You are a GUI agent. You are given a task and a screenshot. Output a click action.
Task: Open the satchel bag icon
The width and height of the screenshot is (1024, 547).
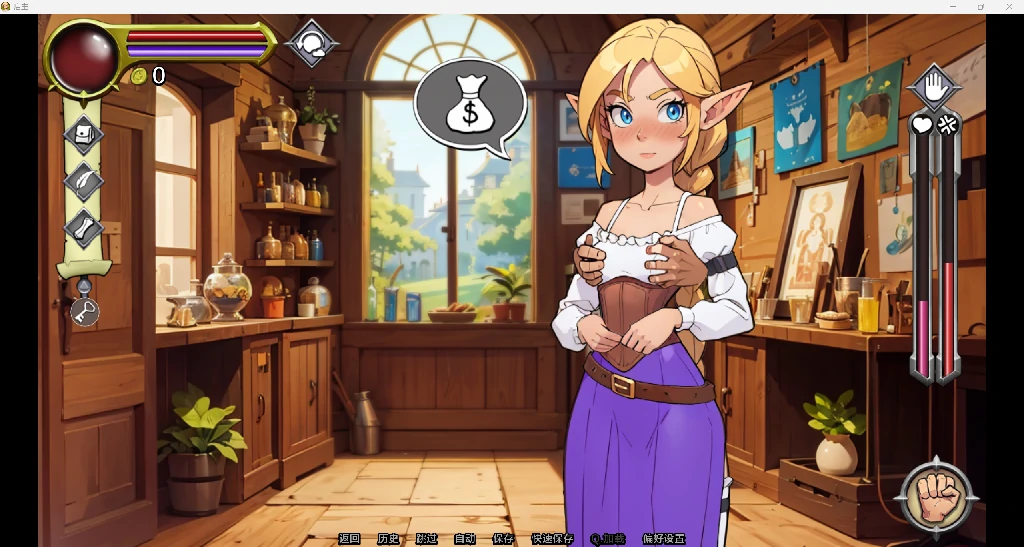pos(83,133)
